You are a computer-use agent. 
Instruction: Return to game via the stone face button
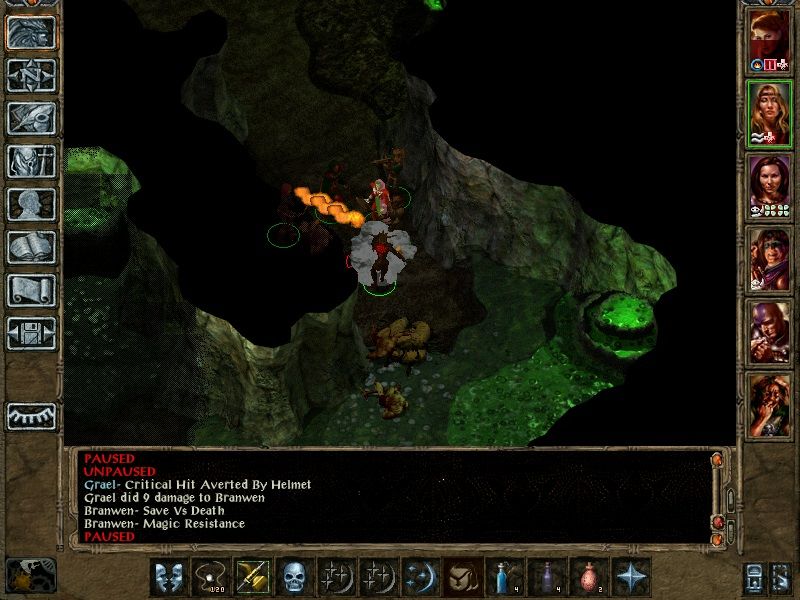pos(31,32)
